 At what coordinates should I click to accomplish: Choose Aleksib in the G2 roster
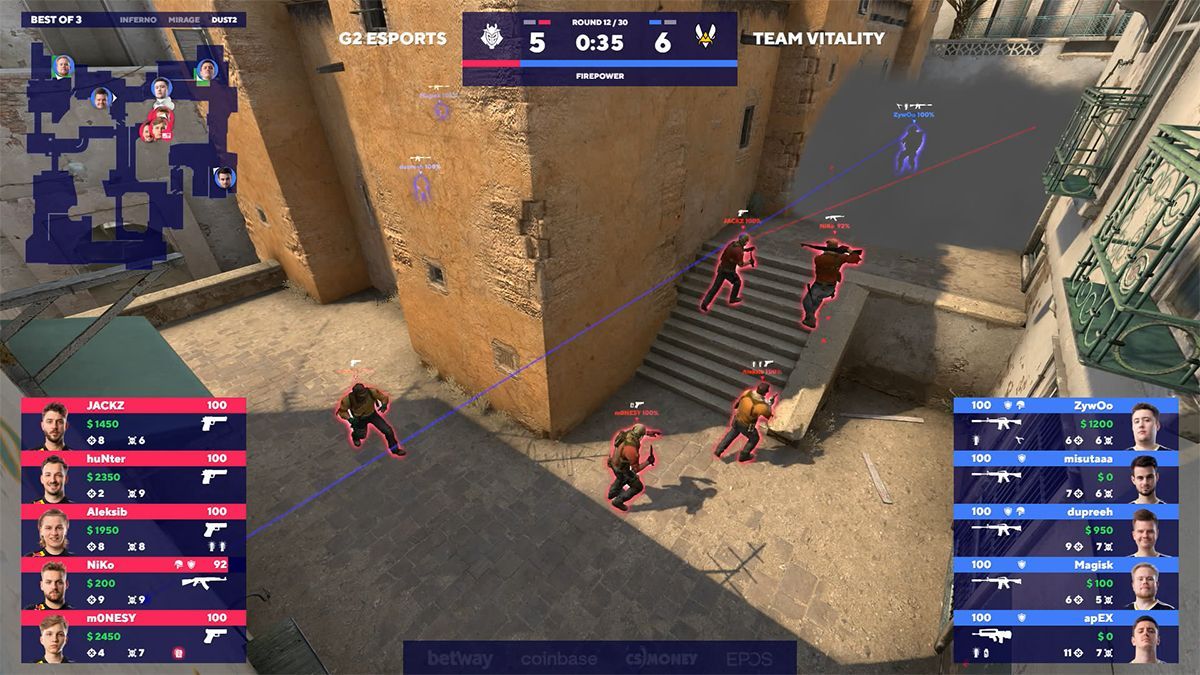coord(133,530)
